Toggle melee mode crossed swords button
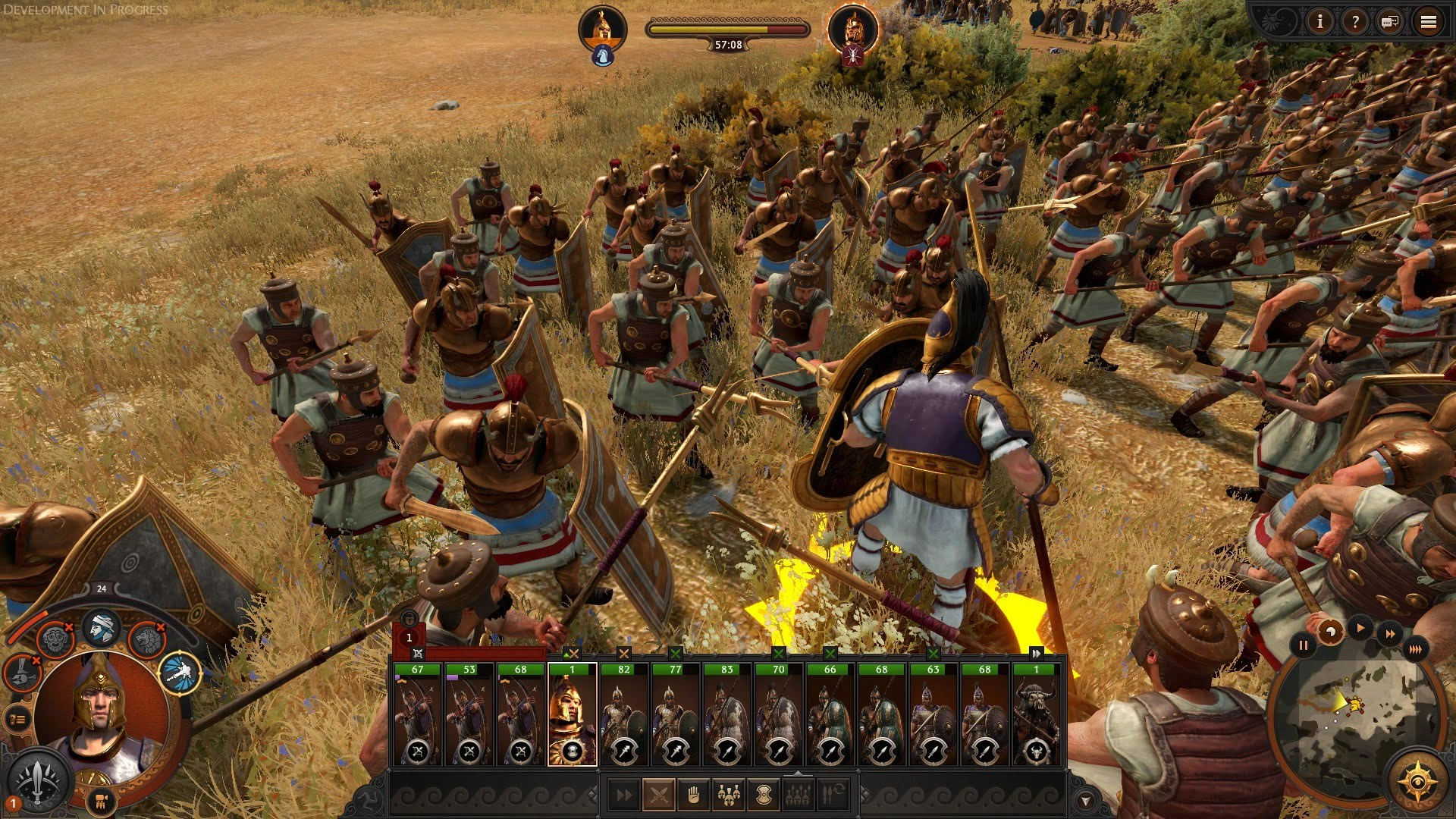This screenshot has width=1456, height=819. 658,794
